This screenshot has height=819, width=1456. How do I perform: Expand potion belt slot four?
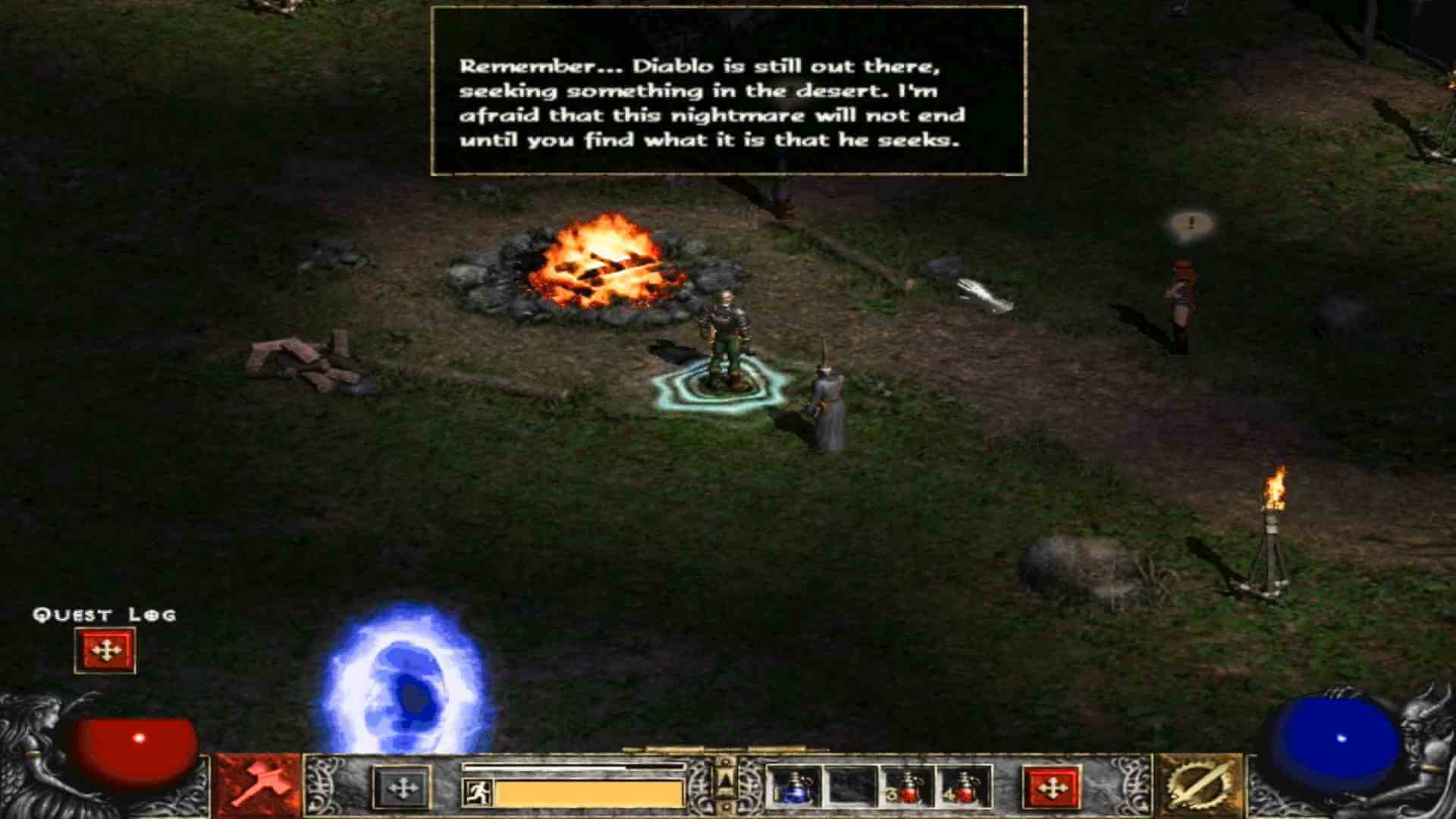pyautogui.click(x=963, y=789)
